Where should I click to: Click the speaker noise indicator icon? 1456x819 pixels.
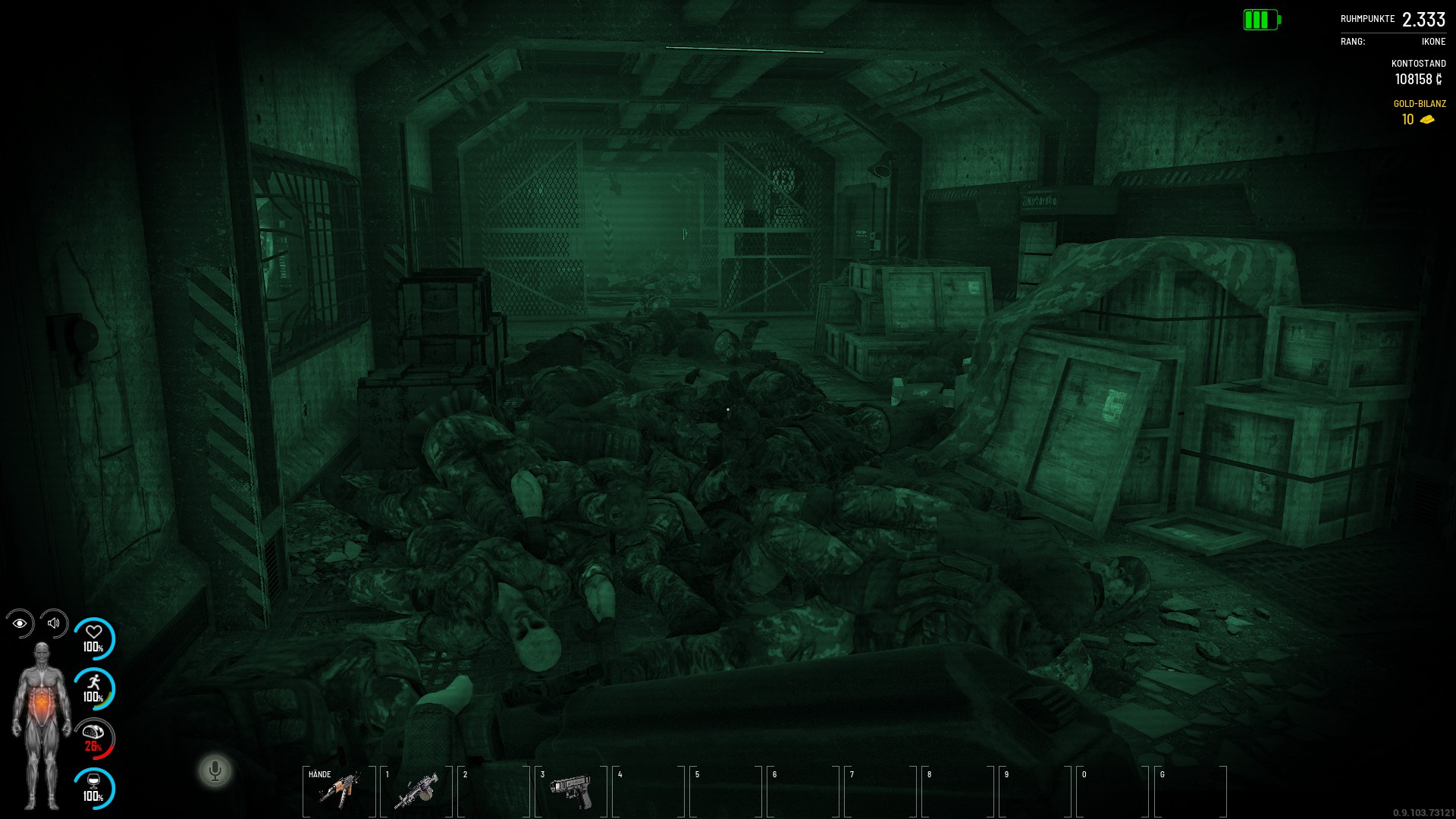click(54, 623)
